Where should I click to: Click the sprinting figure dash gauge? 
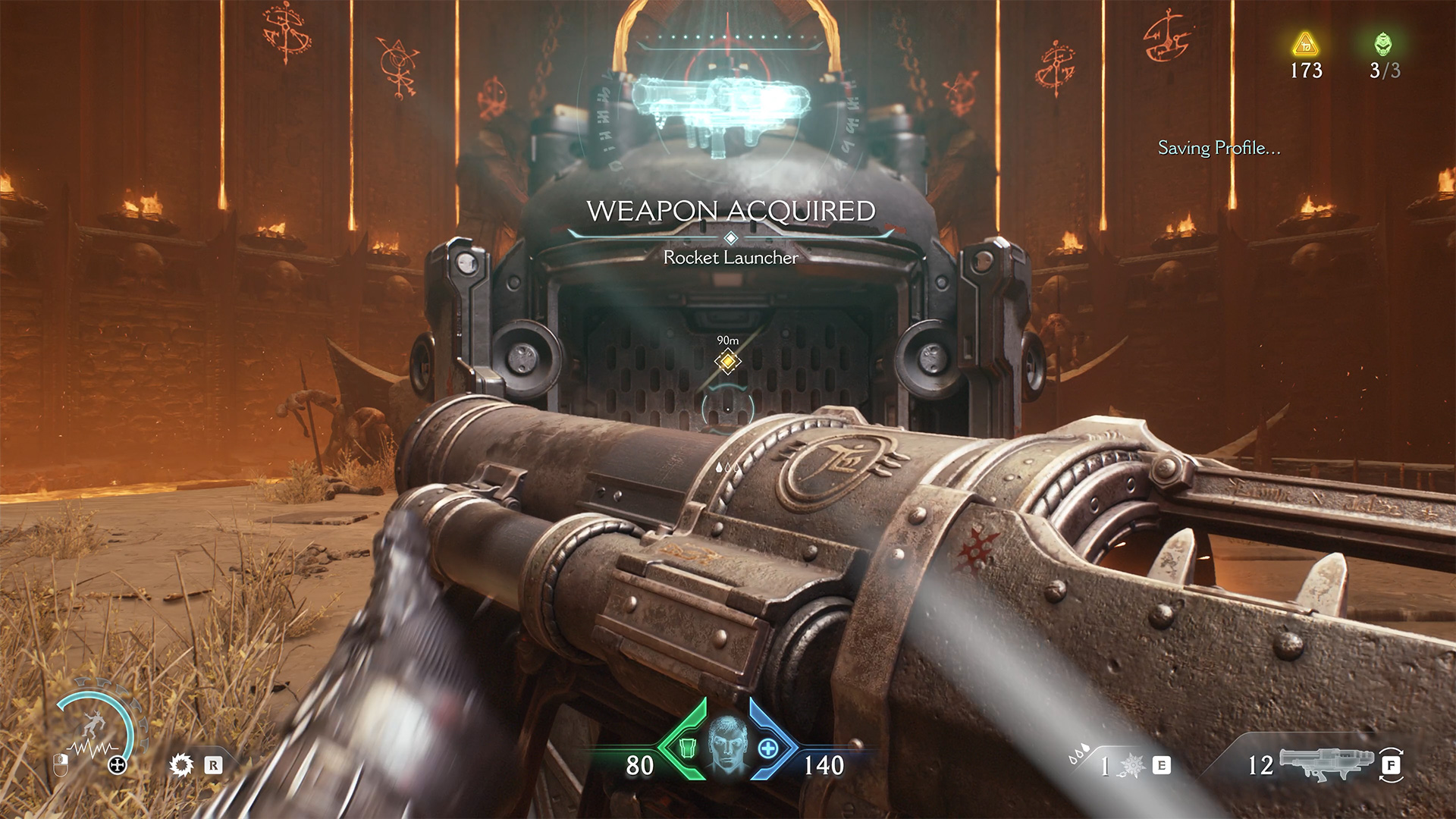point(95,728)
